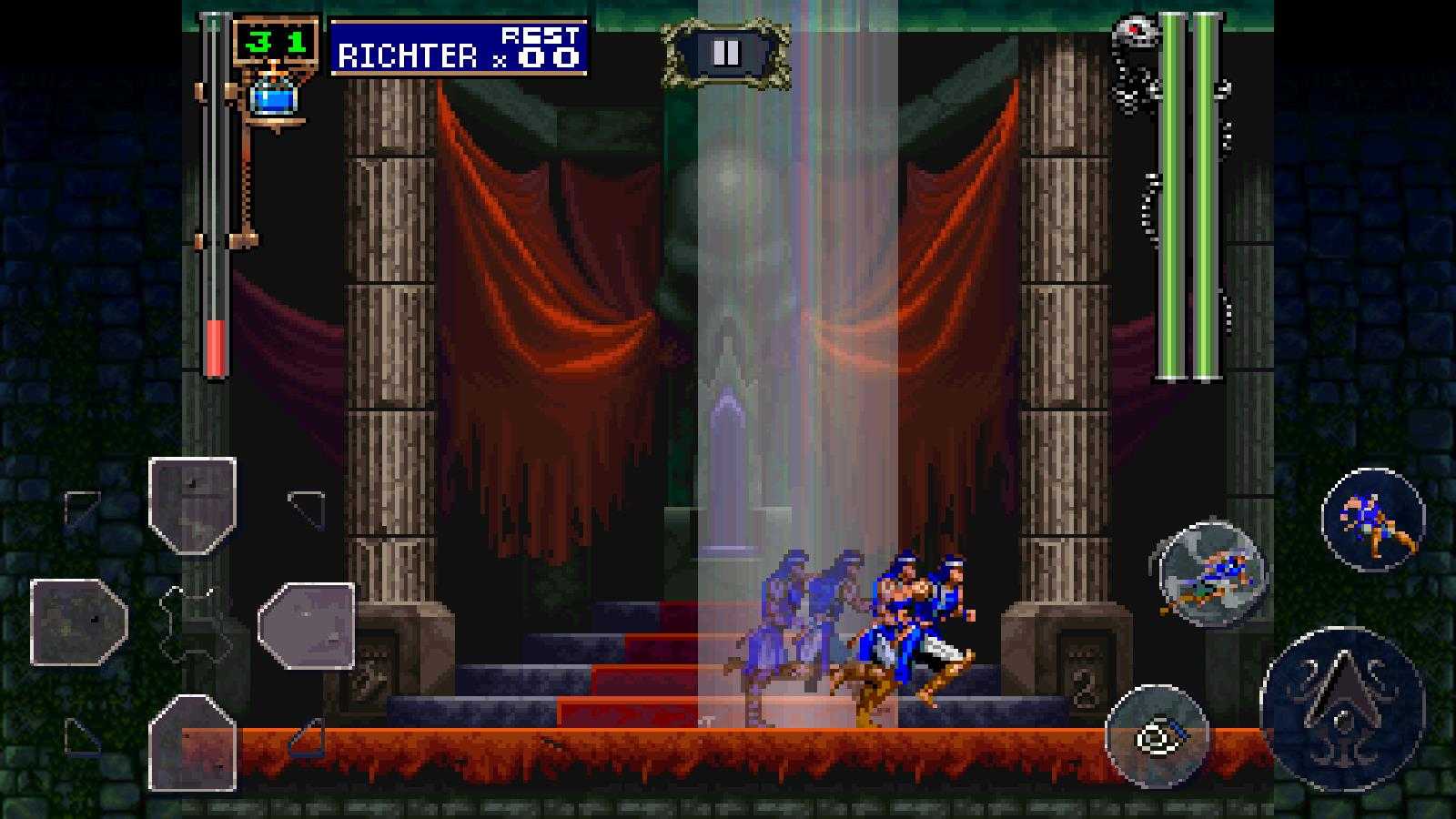This screenshot has width=1456, height=819.
Task: Tap the left button on the D-pad
Action: [x=78, y=622]
